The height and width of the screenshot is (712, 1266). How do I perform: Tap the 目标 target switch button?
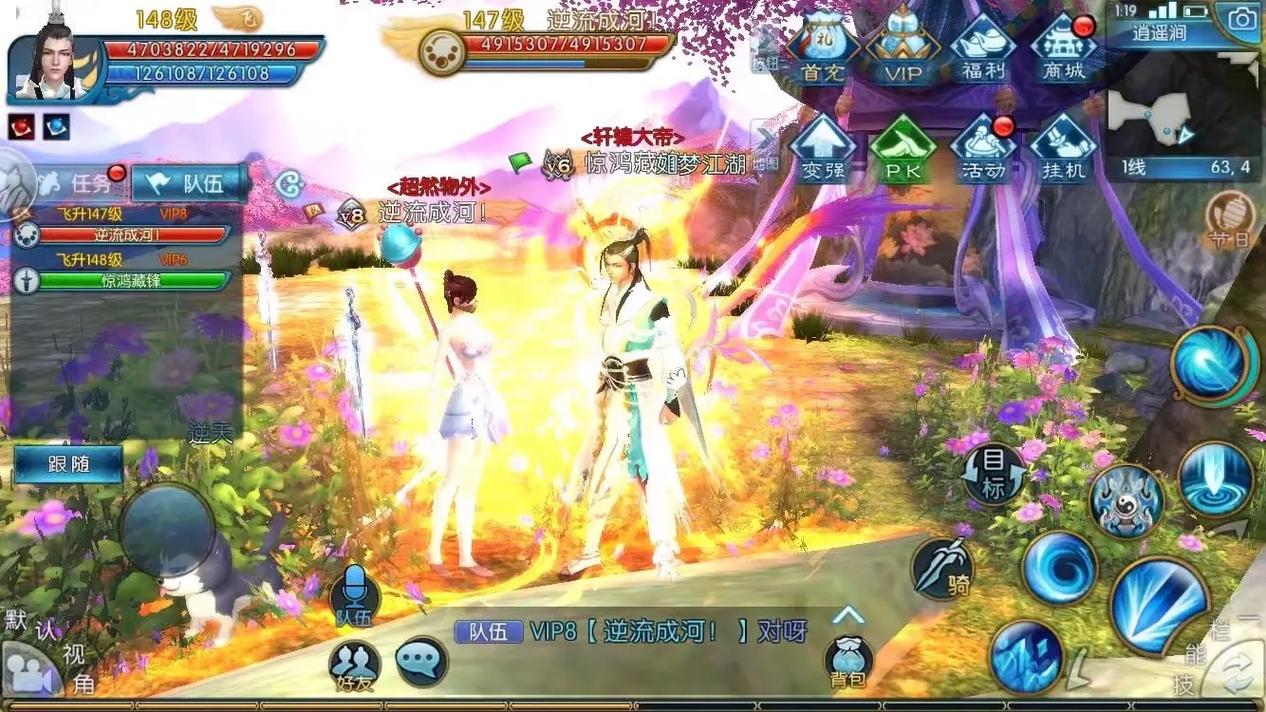(x=993, y=474)
